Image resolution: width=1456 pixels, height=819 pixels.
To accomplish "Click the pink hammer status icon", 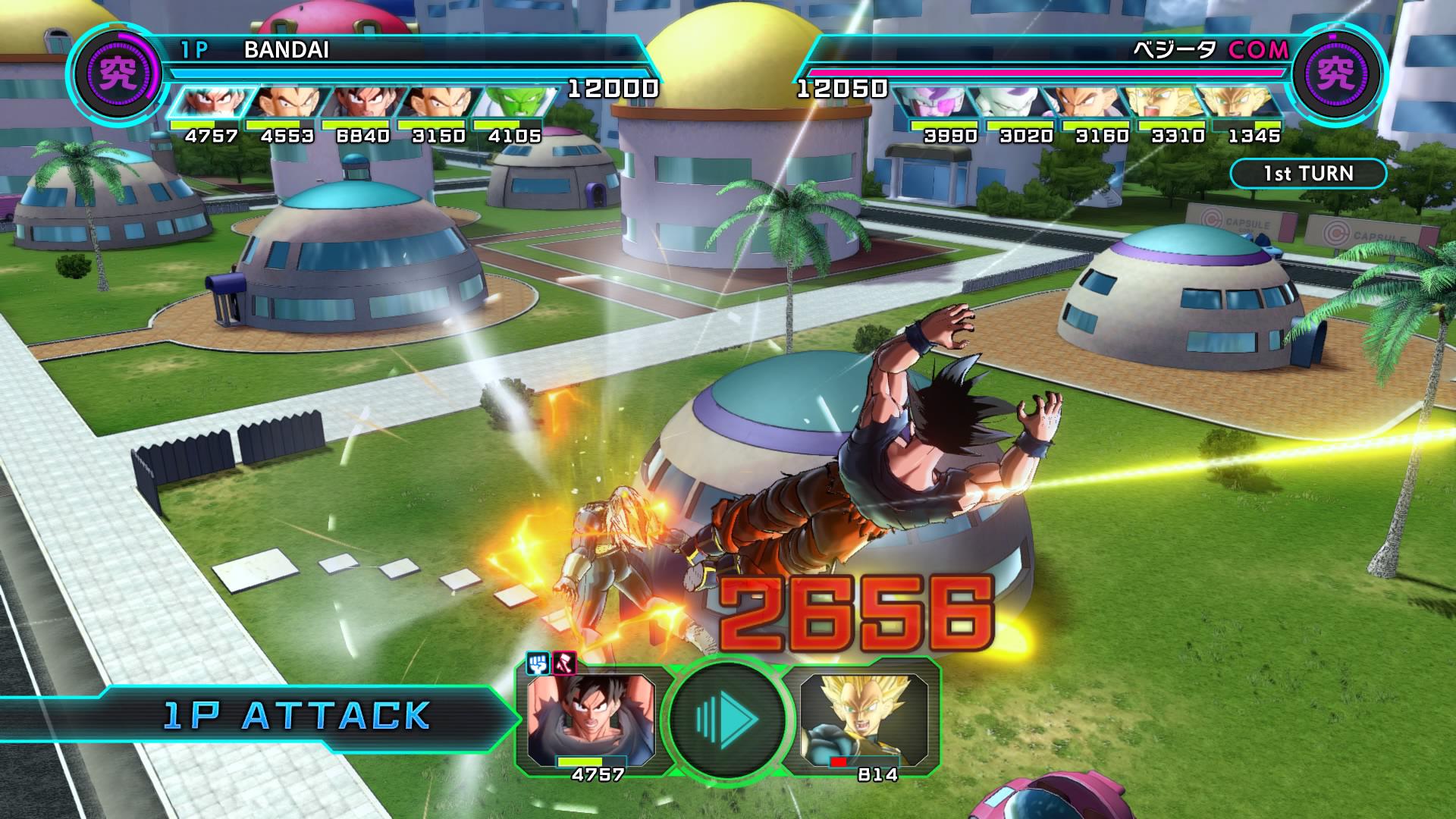I will tap(564, 664).
